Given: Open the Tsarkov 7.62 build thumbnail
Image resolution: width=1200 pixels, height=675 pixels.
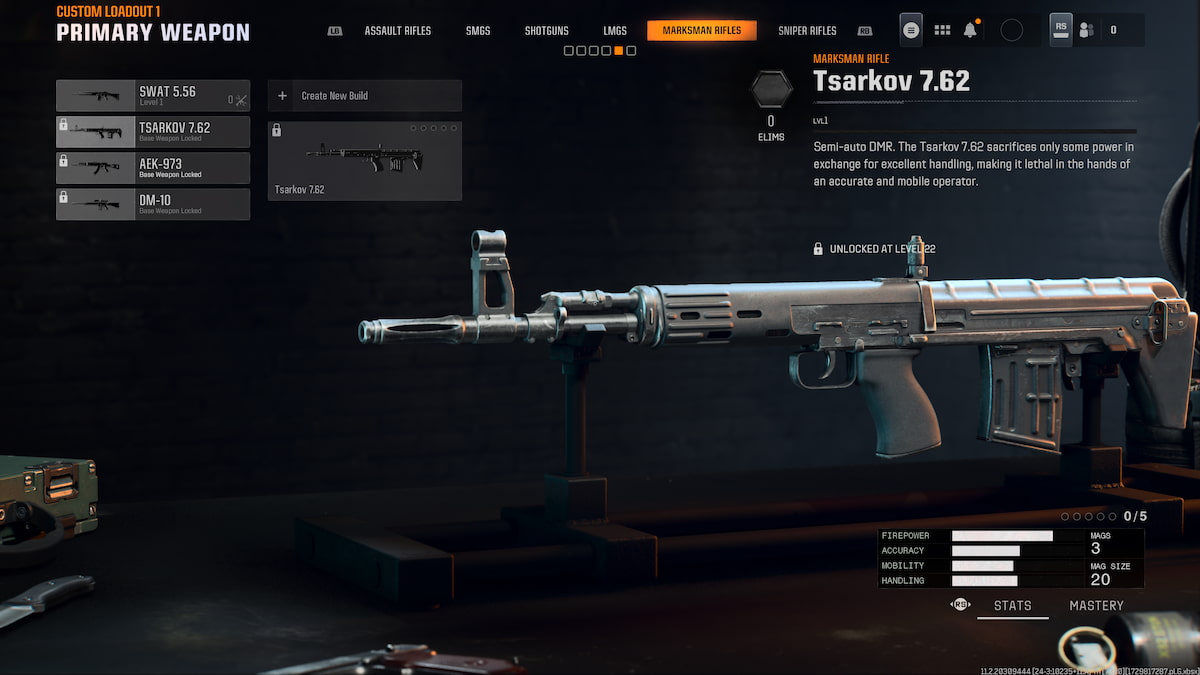Looking at the screenshot, I should 365,161.
